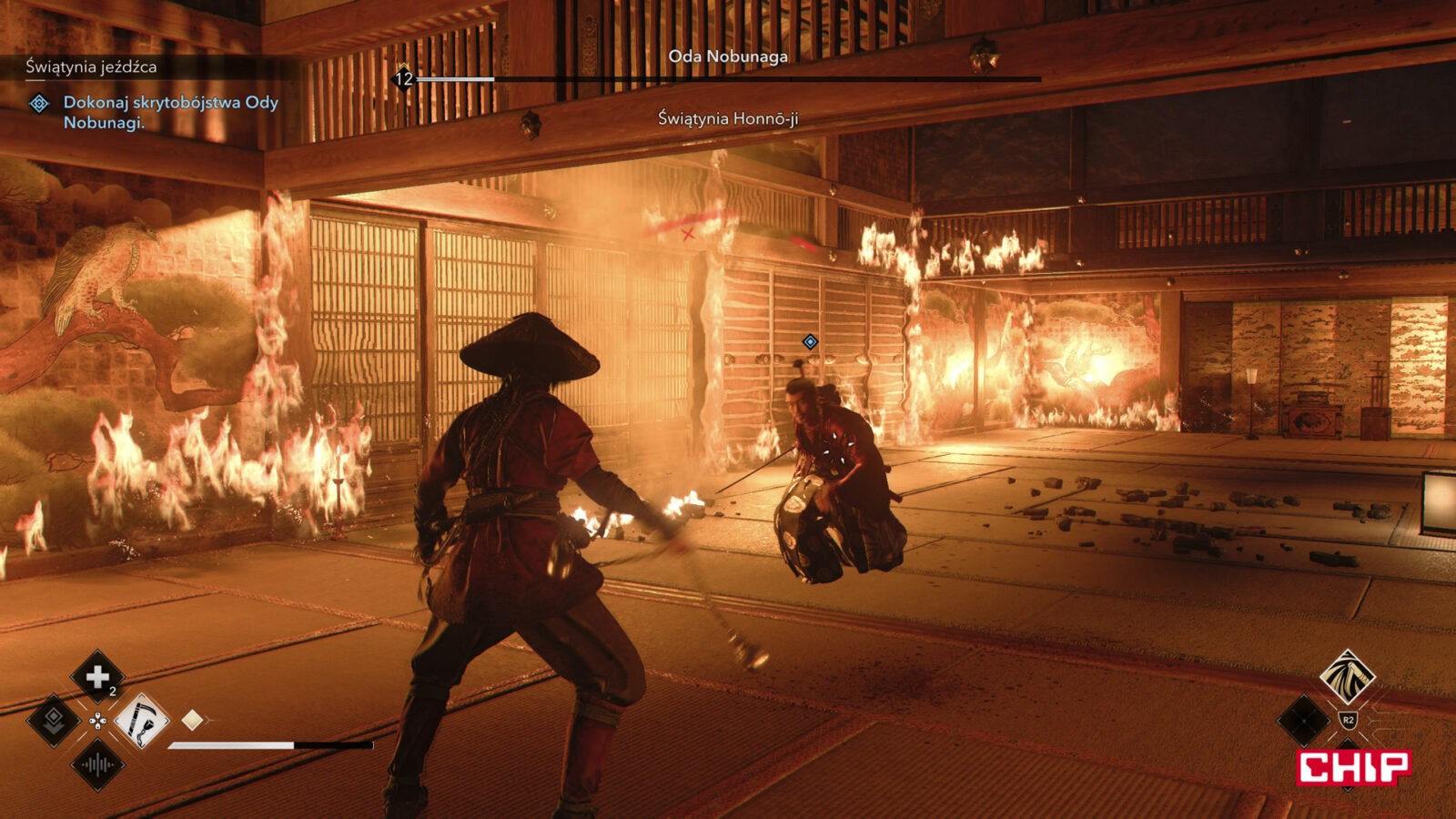The height and width of the screenshot is (819, 1456).
Task: Click the blue objective marker over the enemy
Action: point(810,342)
